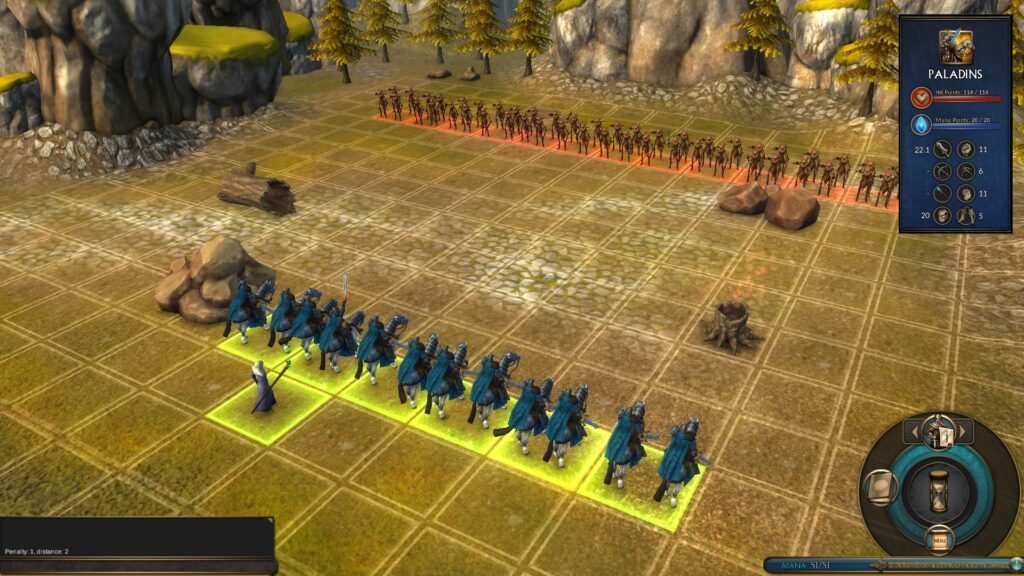Open the Menu scroll button
1024x576 pixels.
click(x=938, y=541)
